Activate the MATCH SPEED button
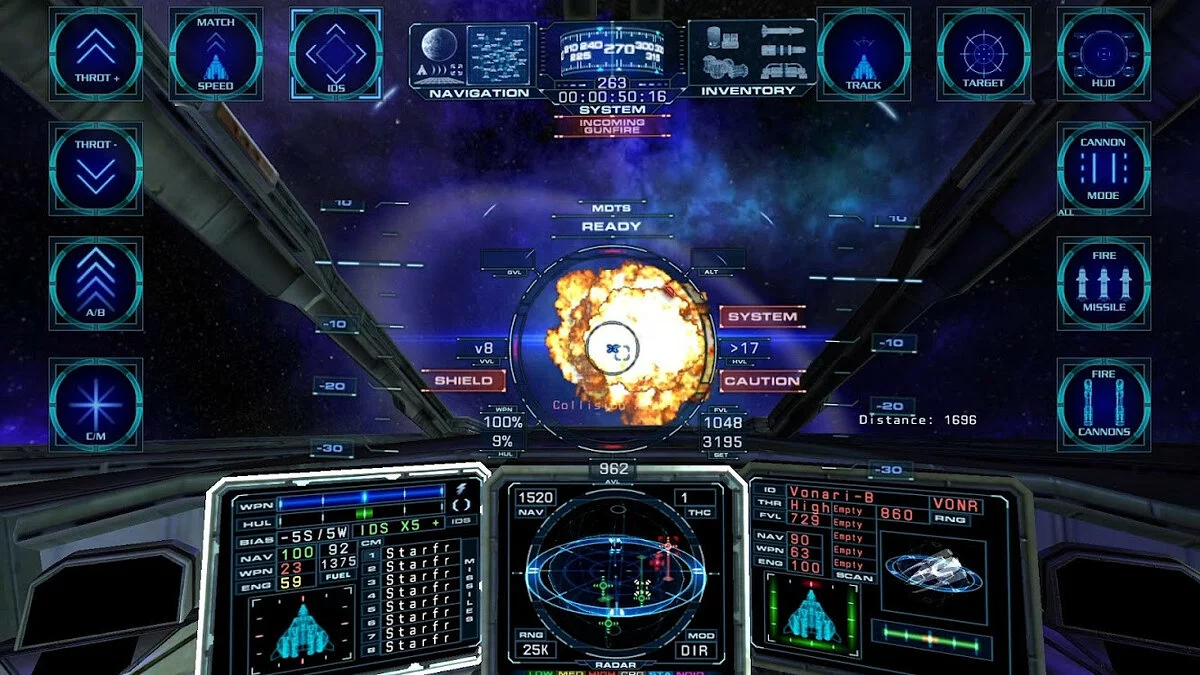This screenshot has width=1200, height=675. coord(215,54)
